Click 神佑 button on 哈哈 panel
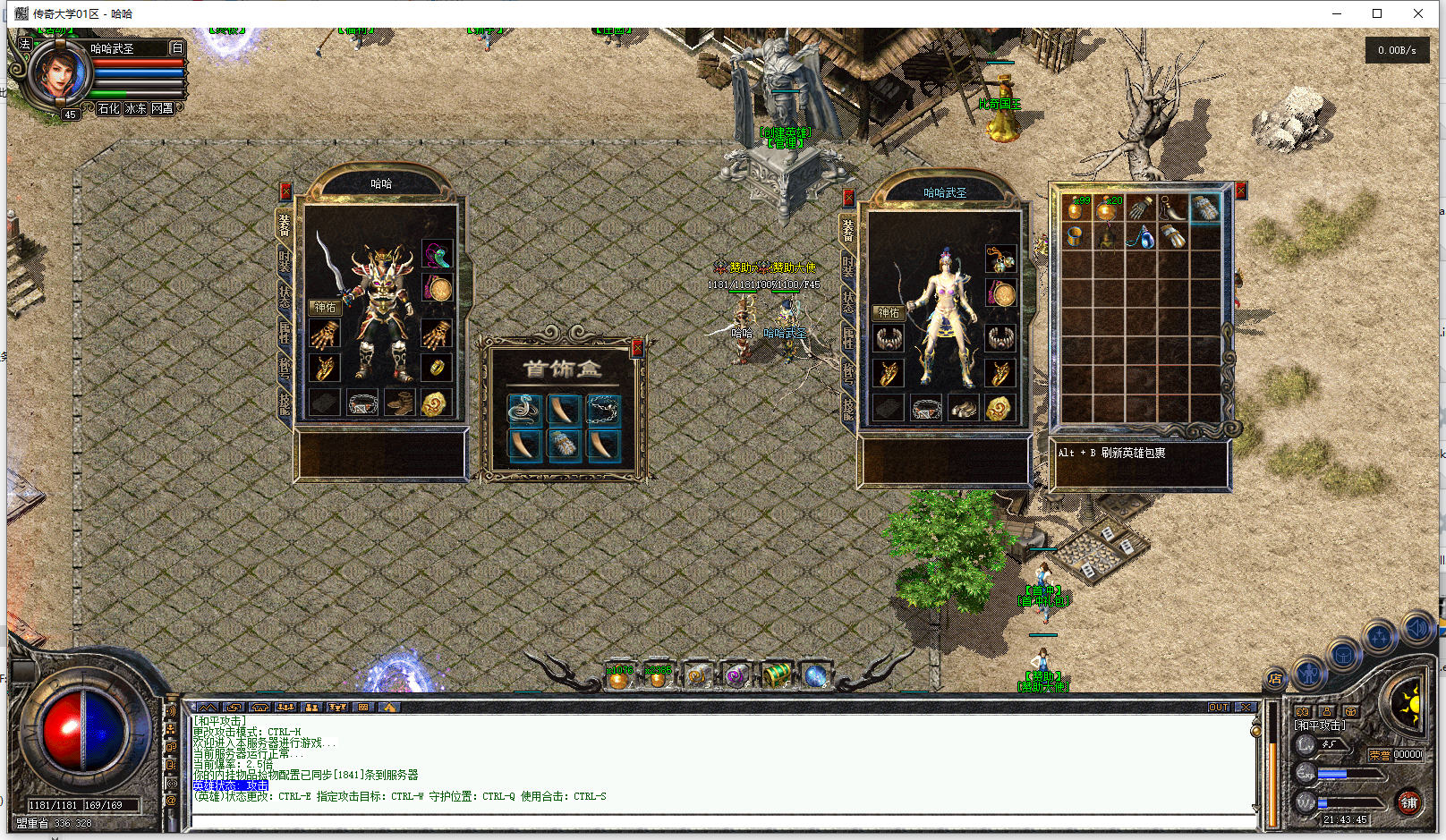 point(325,307)
